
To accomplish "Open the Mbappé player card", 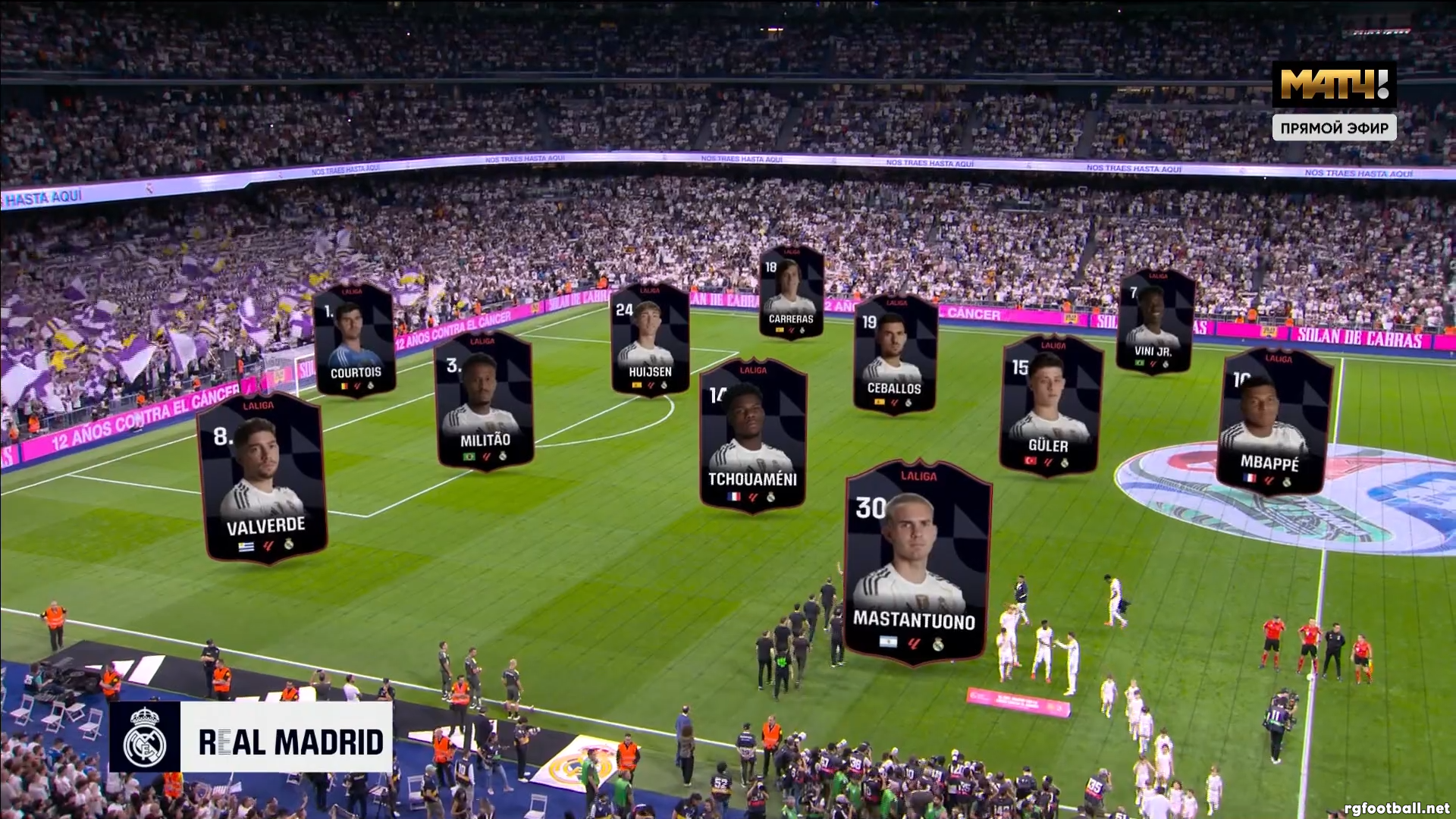I will [x=1274, y=422].
